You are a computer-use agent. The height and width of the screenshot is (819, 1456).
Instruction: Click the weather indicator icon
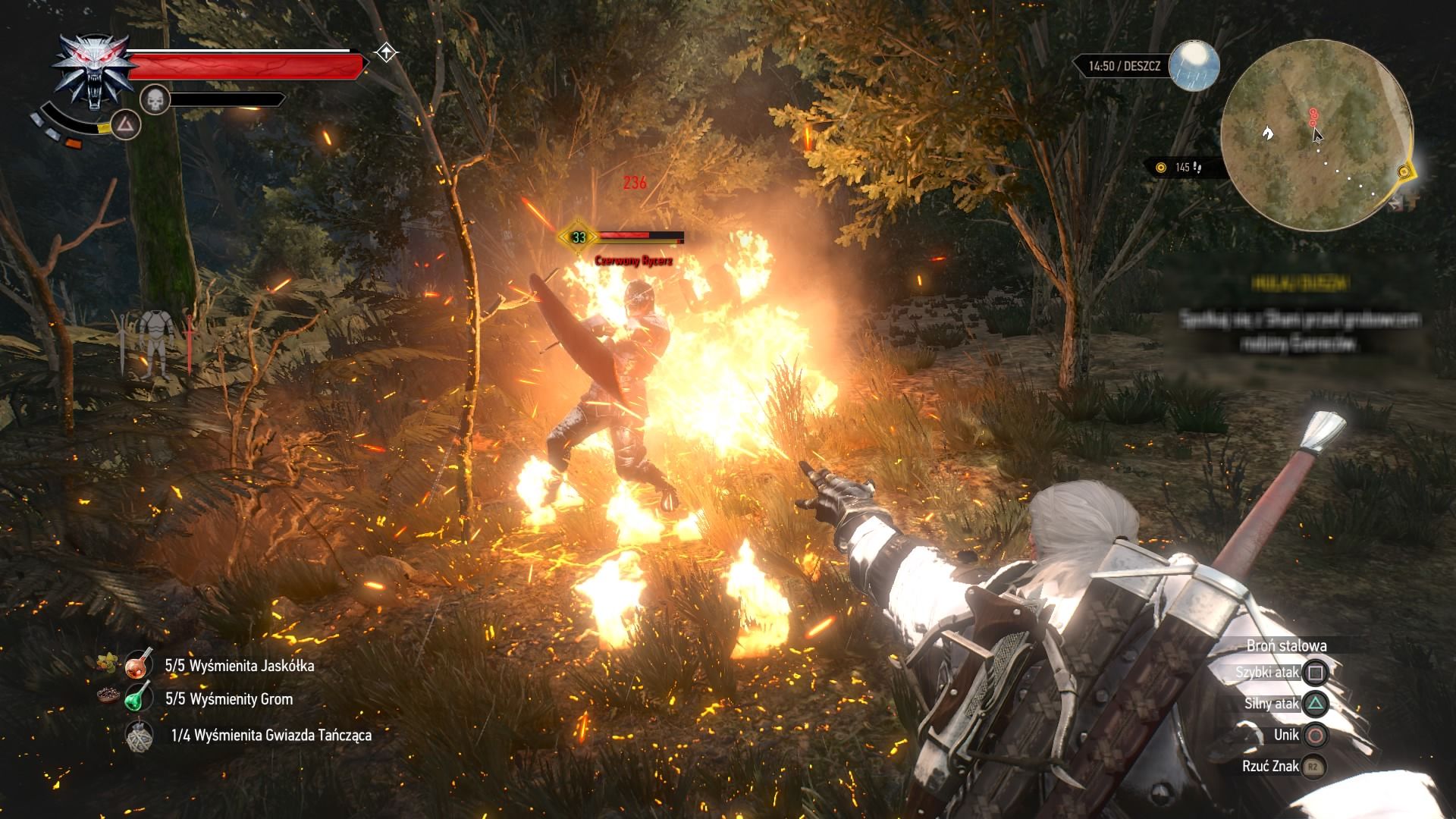coord(1194,66)
